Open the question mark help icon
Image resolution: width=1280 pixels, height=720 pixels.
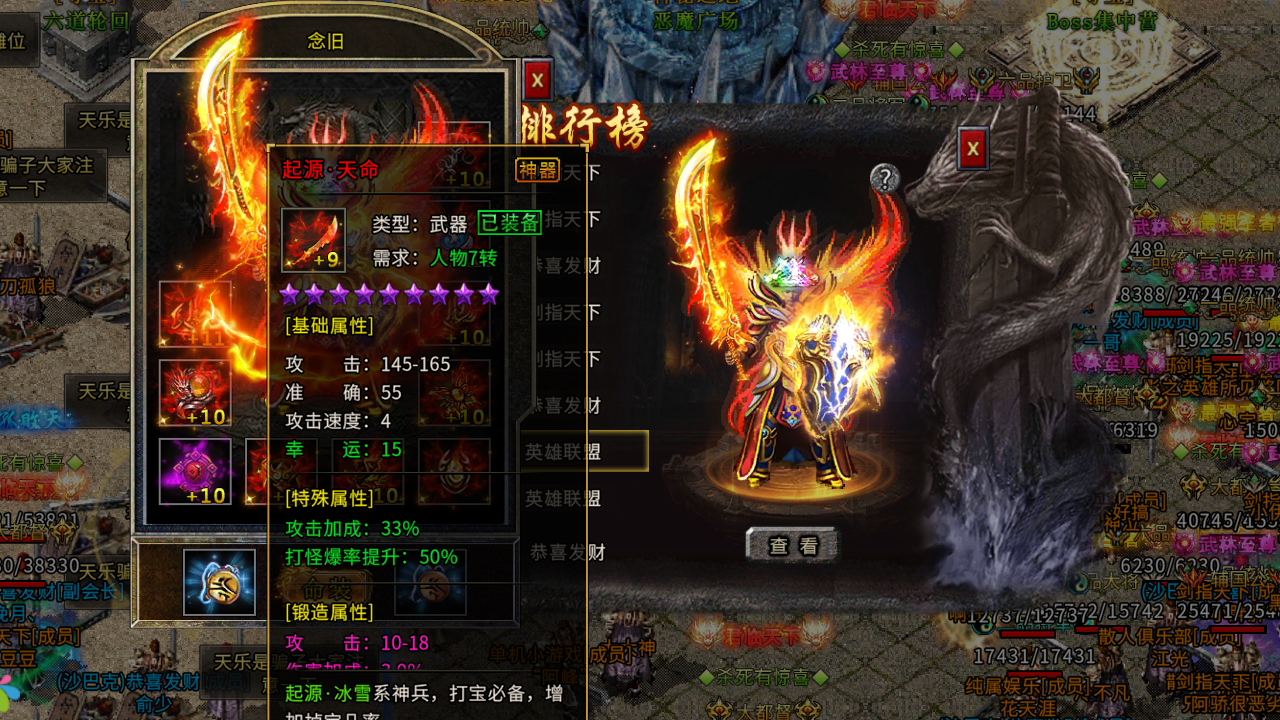pyautogui.click(x=884, y=178)
